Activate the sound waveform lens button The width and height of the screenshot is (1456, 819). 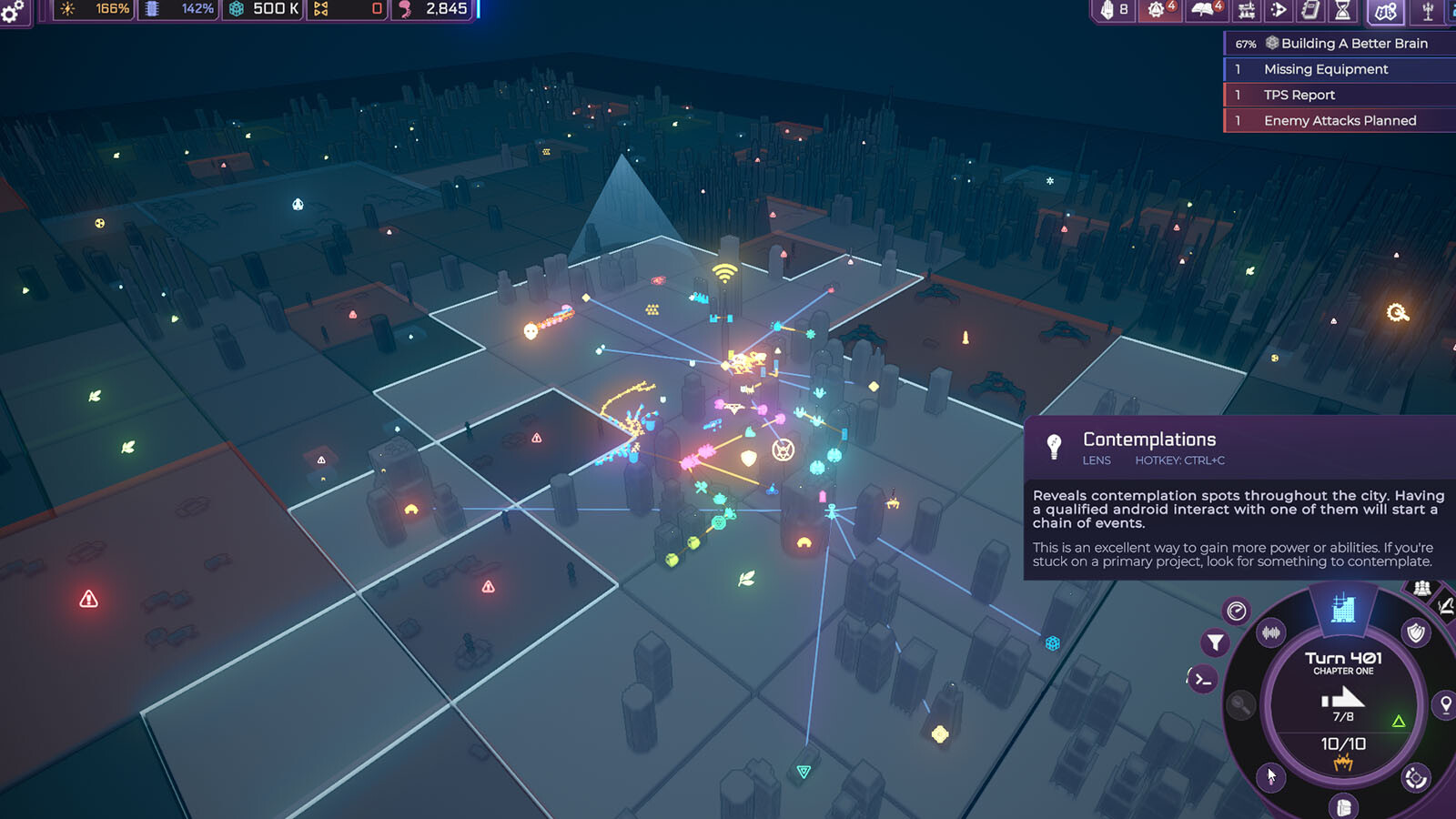(1271, 632)
